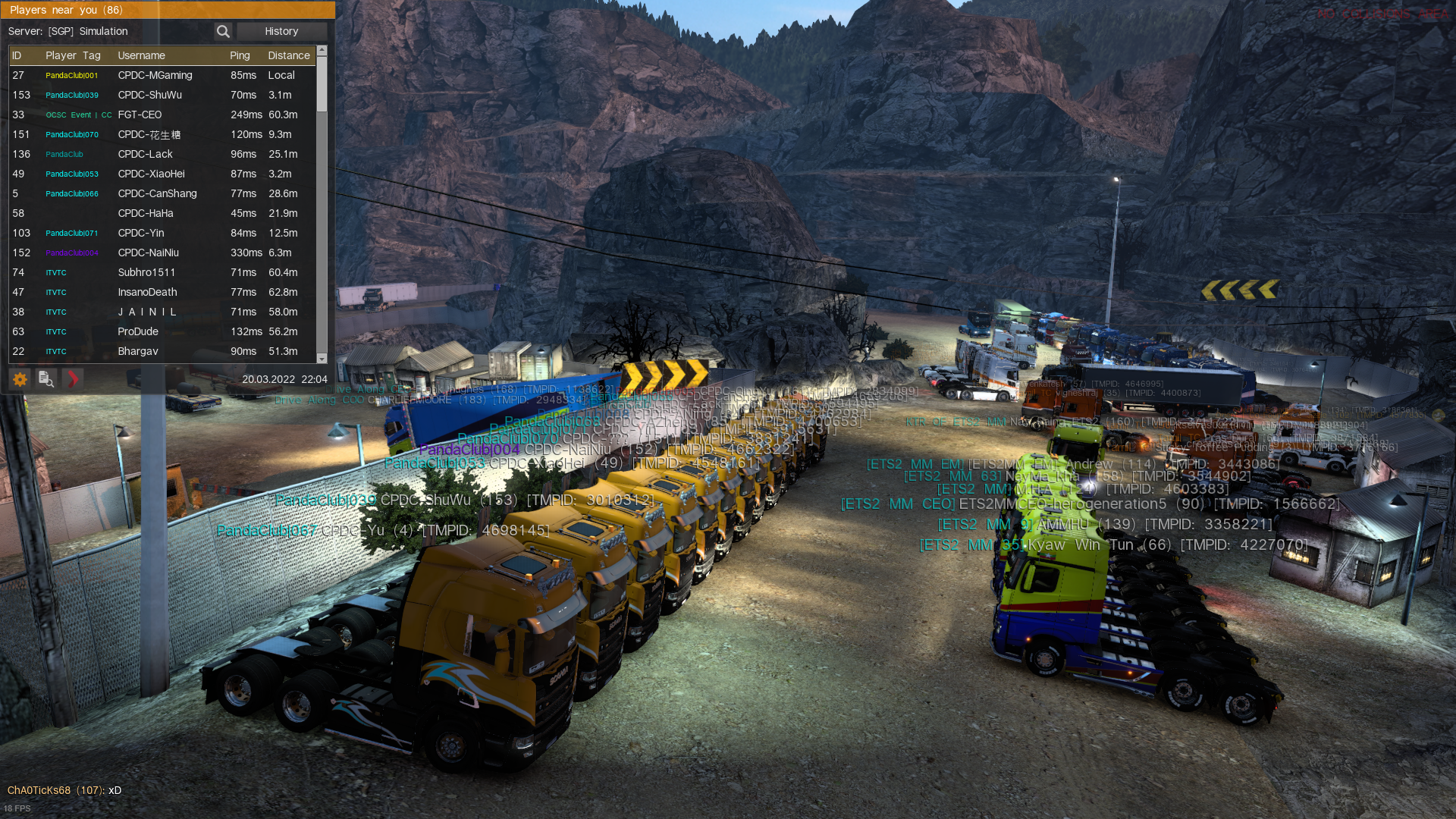Screen dimensions: 1456x819
Task: Sort the list by the ID column header
Action: click(x=17, y=55)
